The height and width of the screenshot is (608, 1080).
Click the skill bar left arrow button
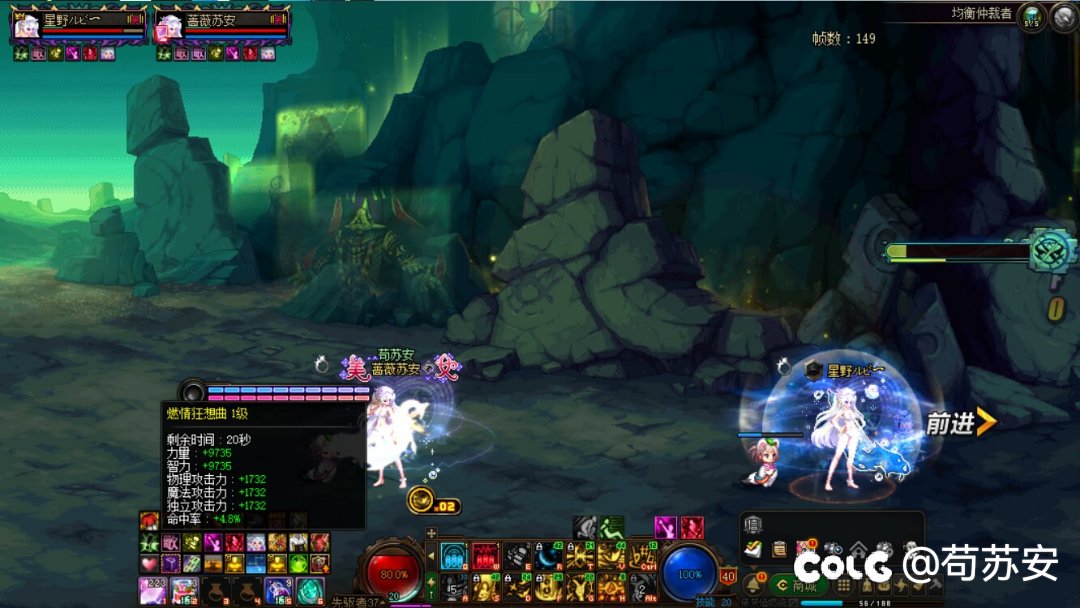coord(431,556)
